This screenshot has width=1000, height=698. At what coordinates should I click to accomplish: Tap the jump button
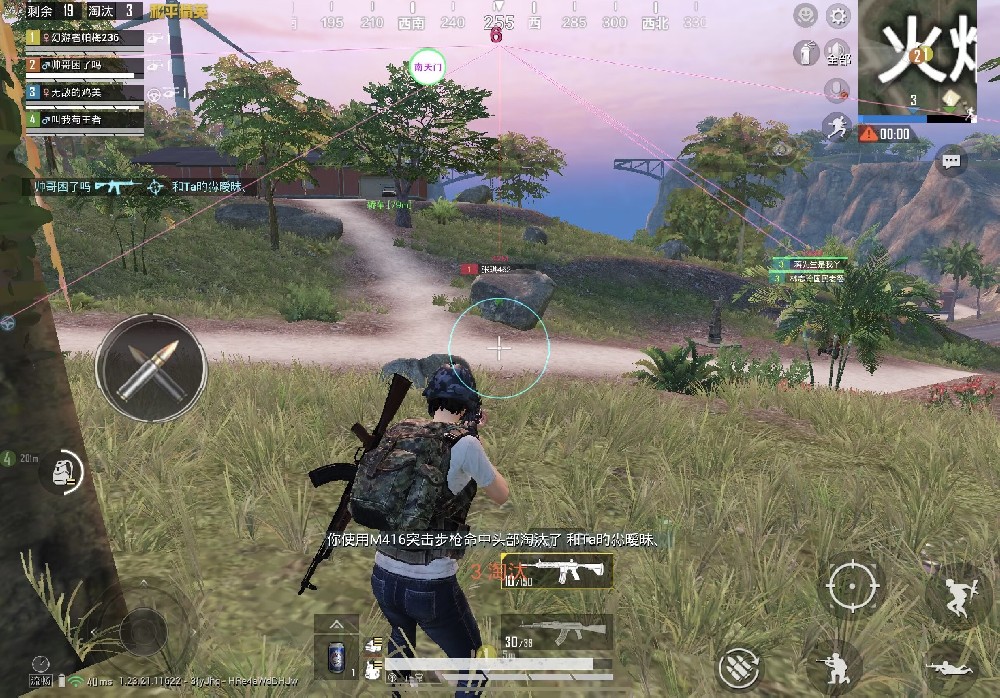click(958, 595)
